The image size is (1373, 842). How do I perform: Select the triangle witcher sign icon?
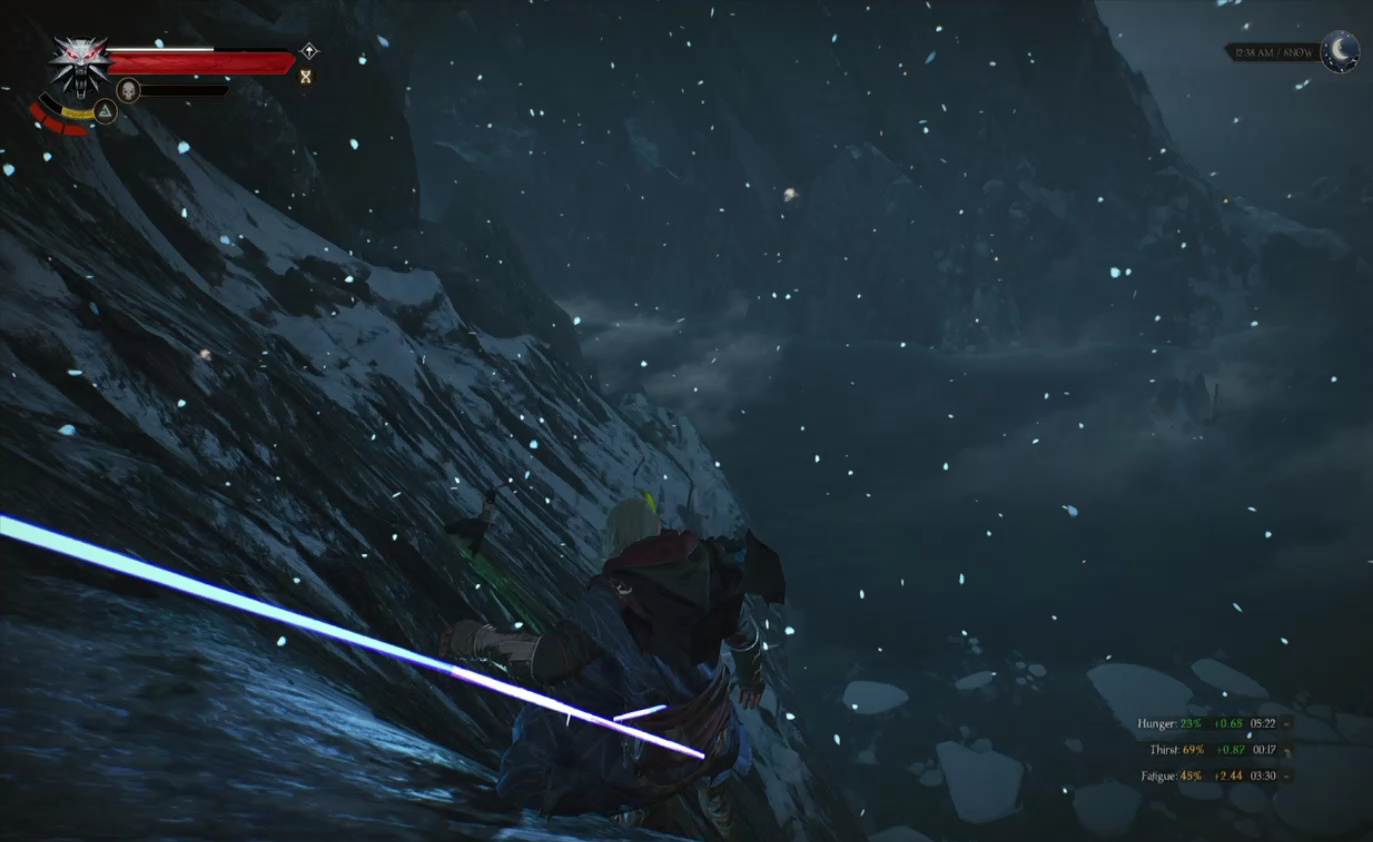[x=105, y=111]
